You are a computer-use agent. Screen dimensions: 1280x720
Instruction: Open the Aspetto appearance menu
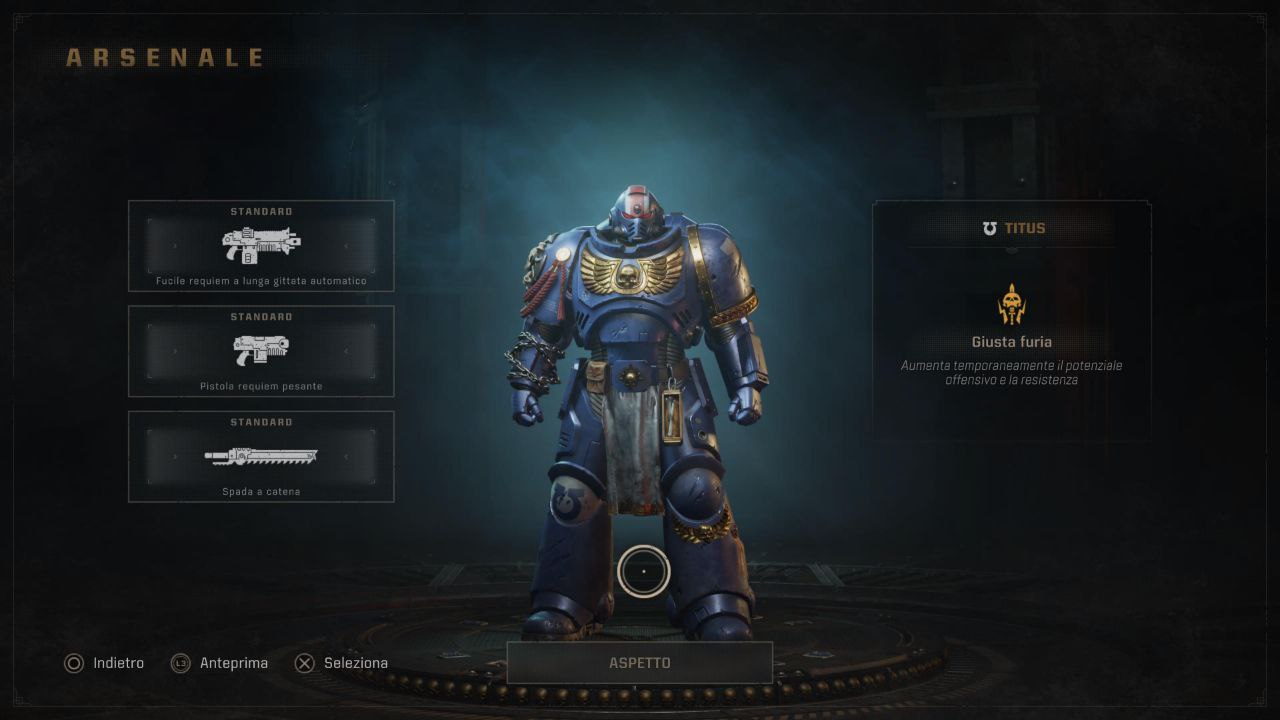(x=640, y=663)
